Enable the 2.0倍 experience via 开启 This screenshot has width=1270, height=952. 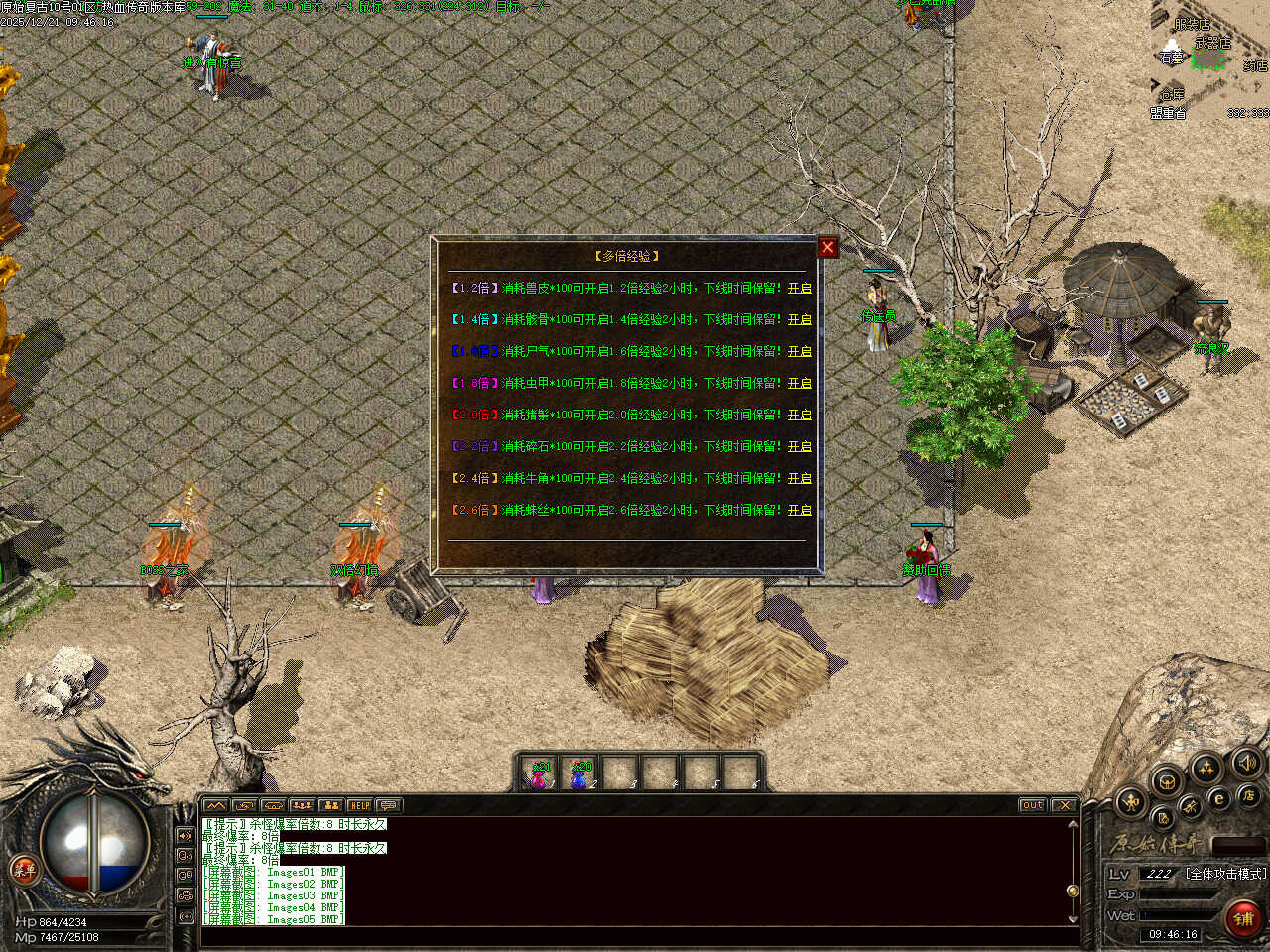point(799,415)
